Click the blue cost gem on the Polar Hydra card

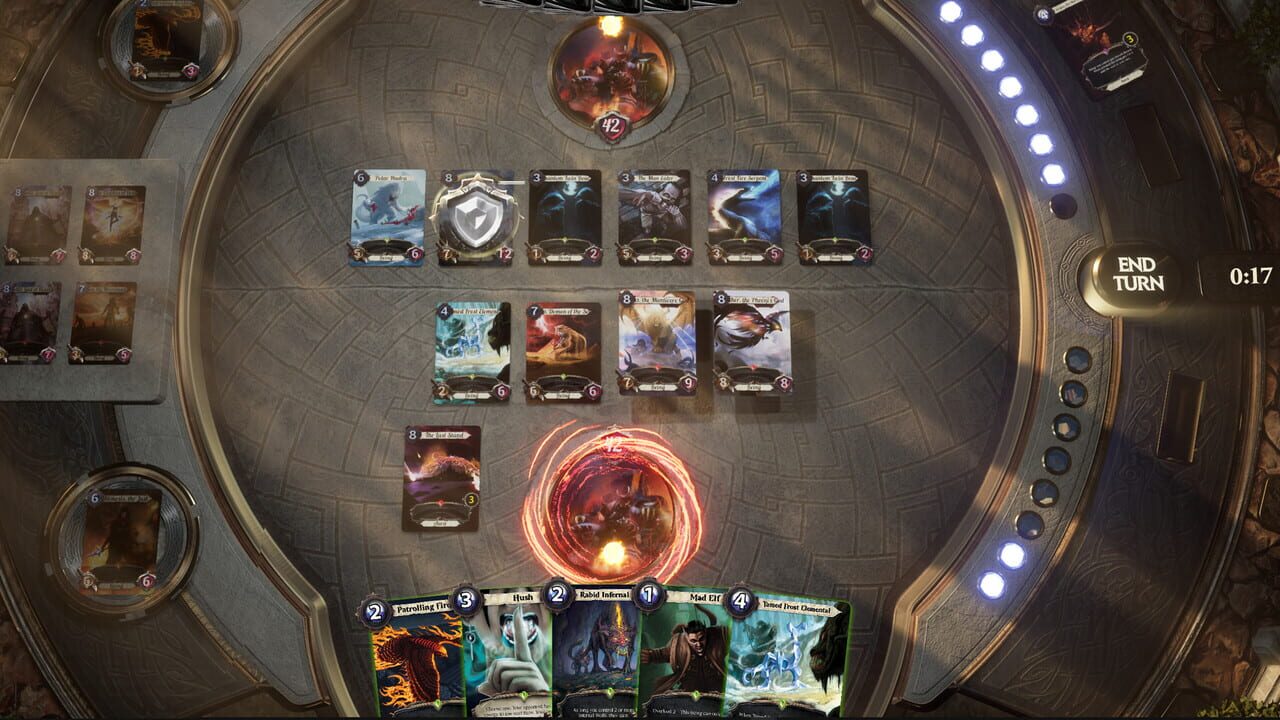pos(358,180)
